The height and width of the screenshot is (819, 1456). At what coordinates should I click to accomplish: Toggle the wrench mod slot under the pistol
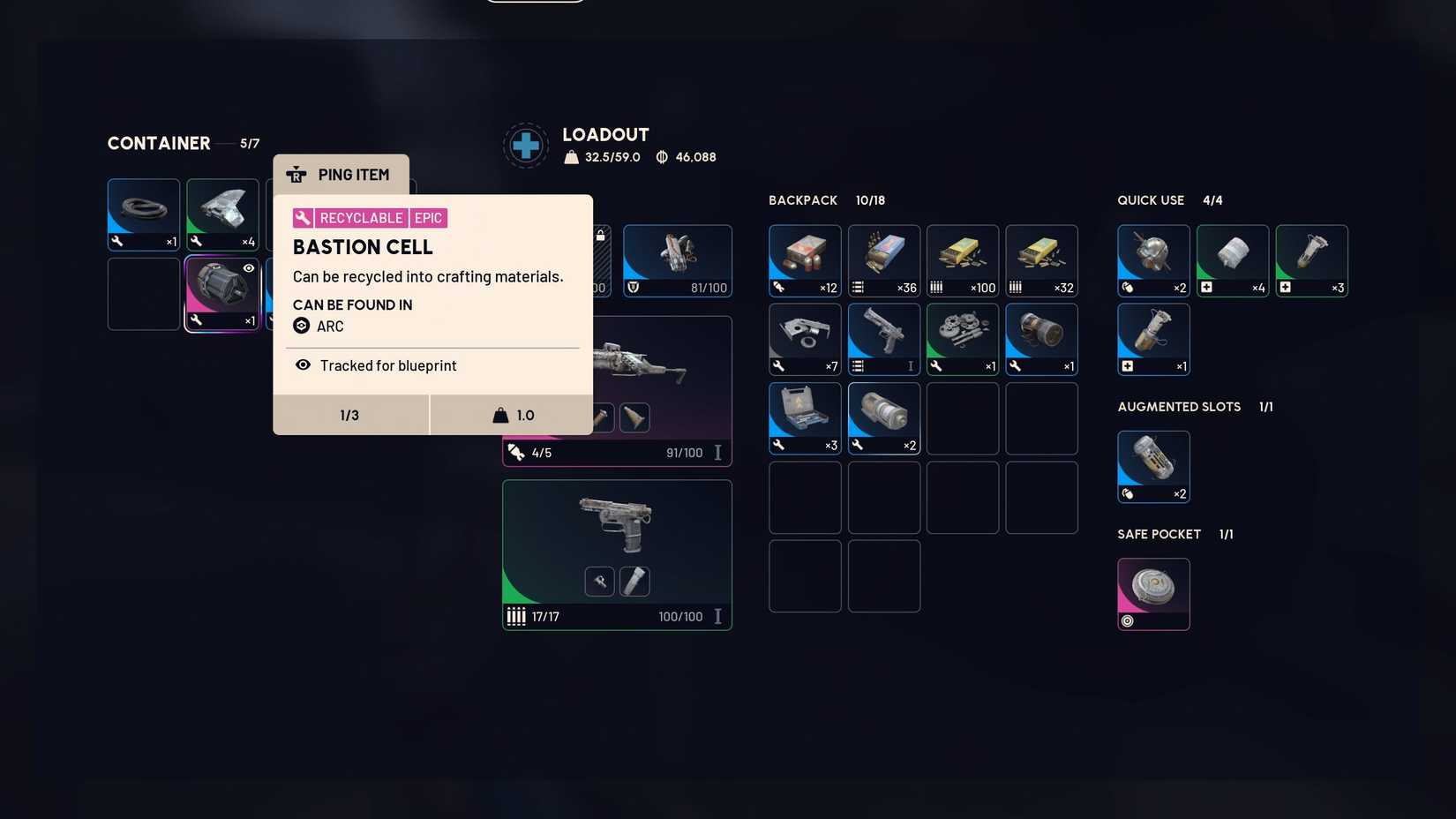599,581
